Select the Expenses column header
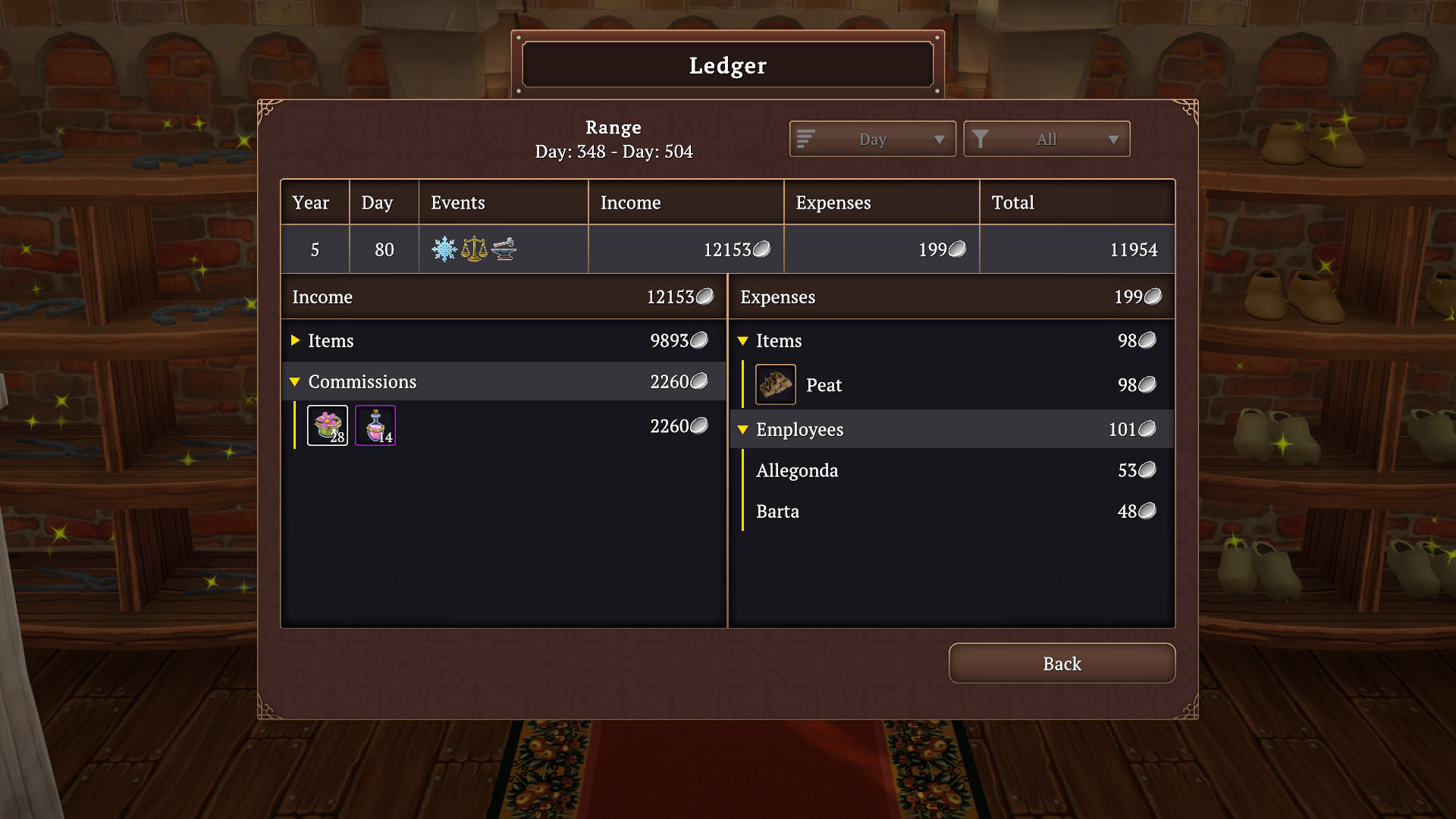Image resolution: width=1456 pixels, height=819 pixels. point(833,202)
